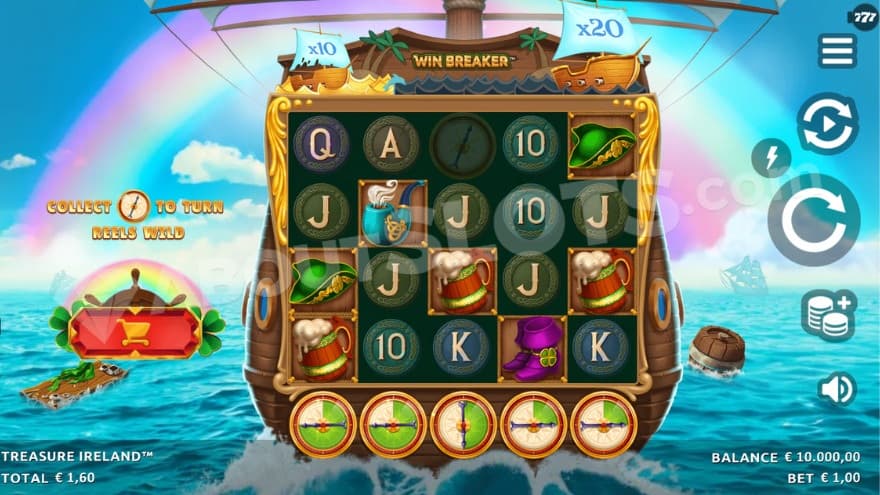Open the hamburger menu
This screenshot has height=495, width=880.
836,51
